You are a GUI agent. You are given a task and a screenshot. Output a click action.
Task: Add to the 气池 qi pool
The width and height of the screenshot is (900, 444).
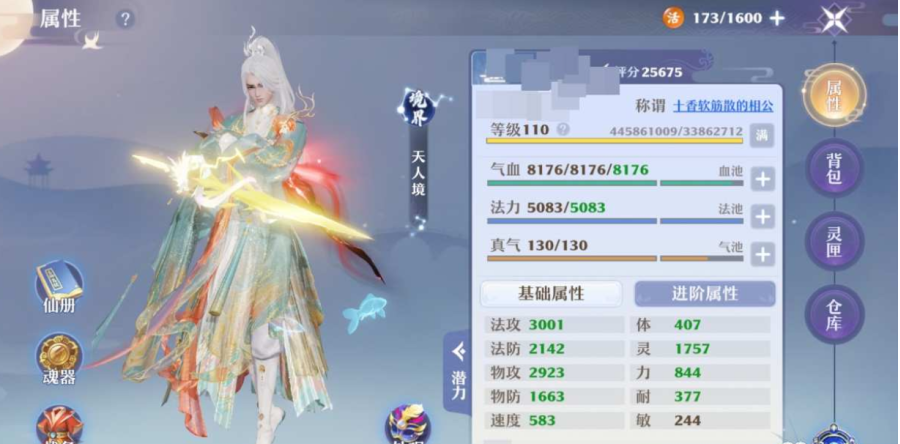point(762,255)
